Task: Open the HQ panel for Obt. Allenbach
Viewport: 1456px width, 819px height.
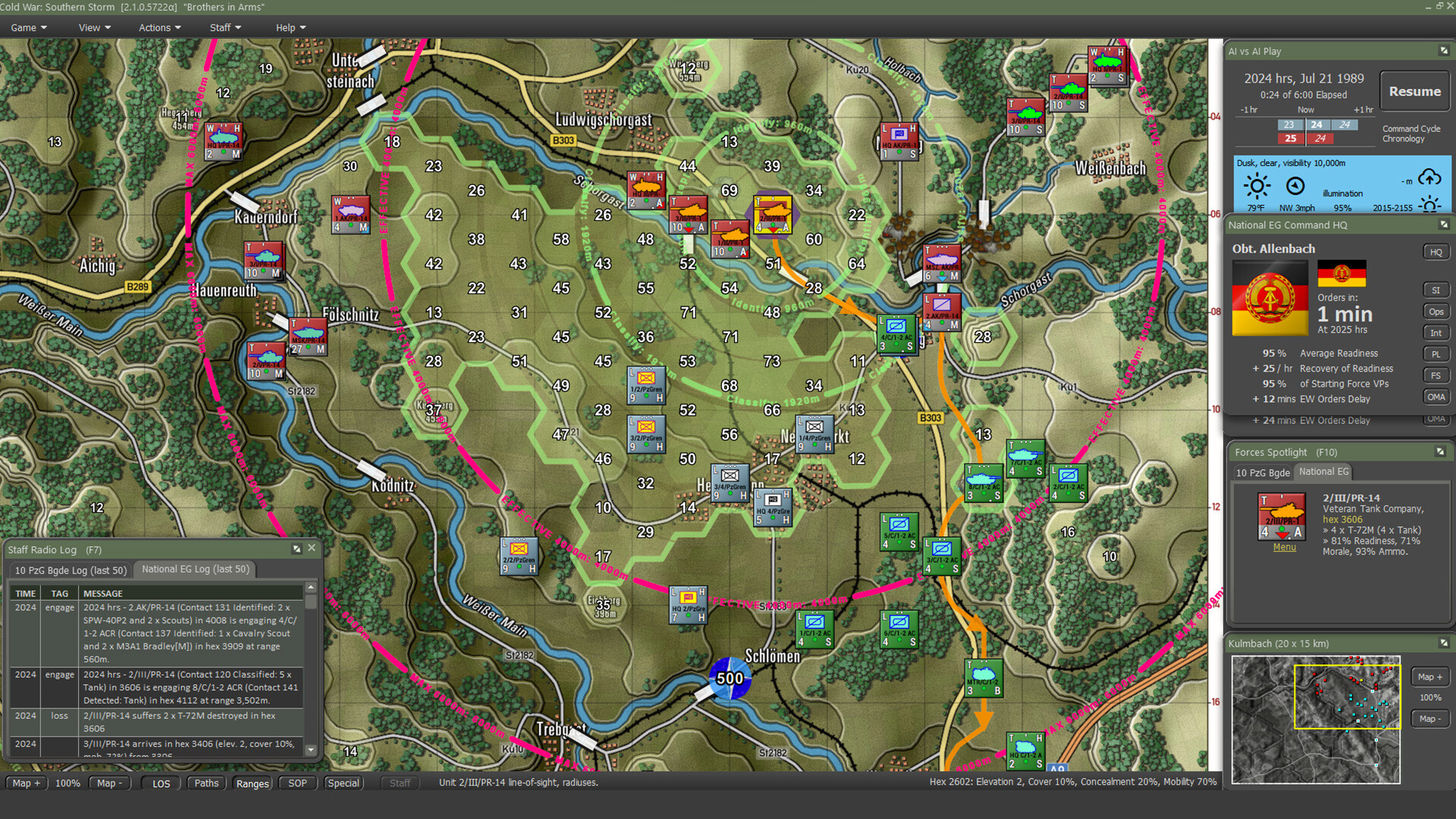Action: pos(1436,251)
